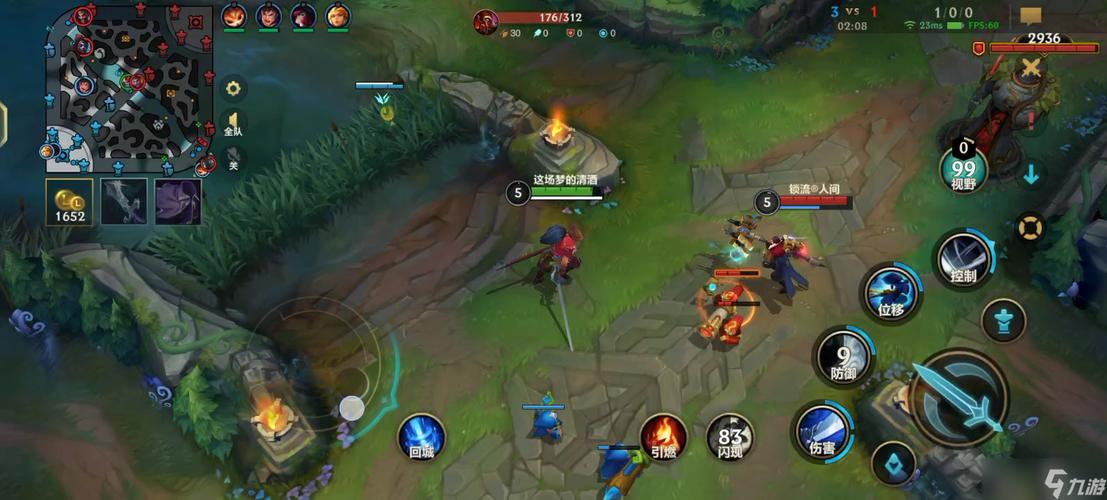Activate the 位移 dash ability
The height and width of the screenshot is (500, 1107).
click(890, 293)
